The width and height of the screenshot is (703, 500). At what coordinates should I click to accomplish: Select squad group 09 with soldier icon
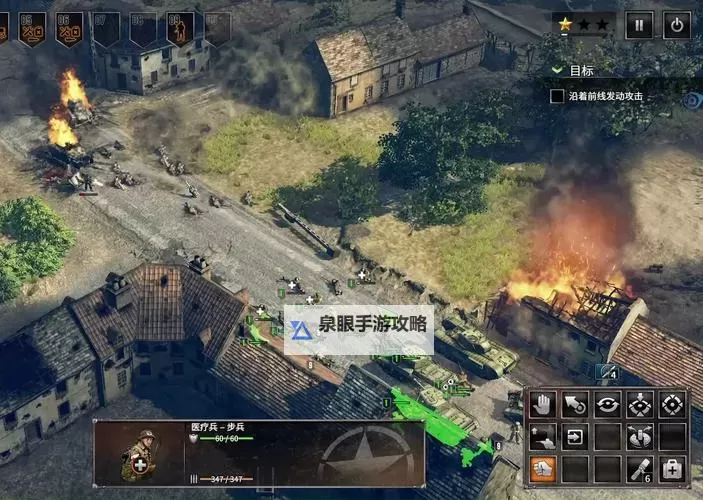pyautogui.click(x=180, y=27)
